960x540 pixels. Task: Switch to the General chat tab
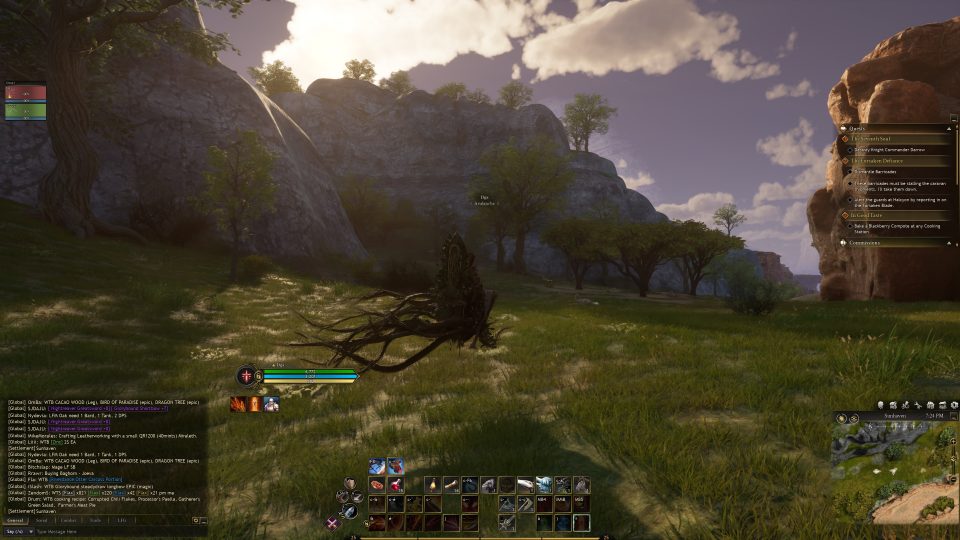click(16, 520)
